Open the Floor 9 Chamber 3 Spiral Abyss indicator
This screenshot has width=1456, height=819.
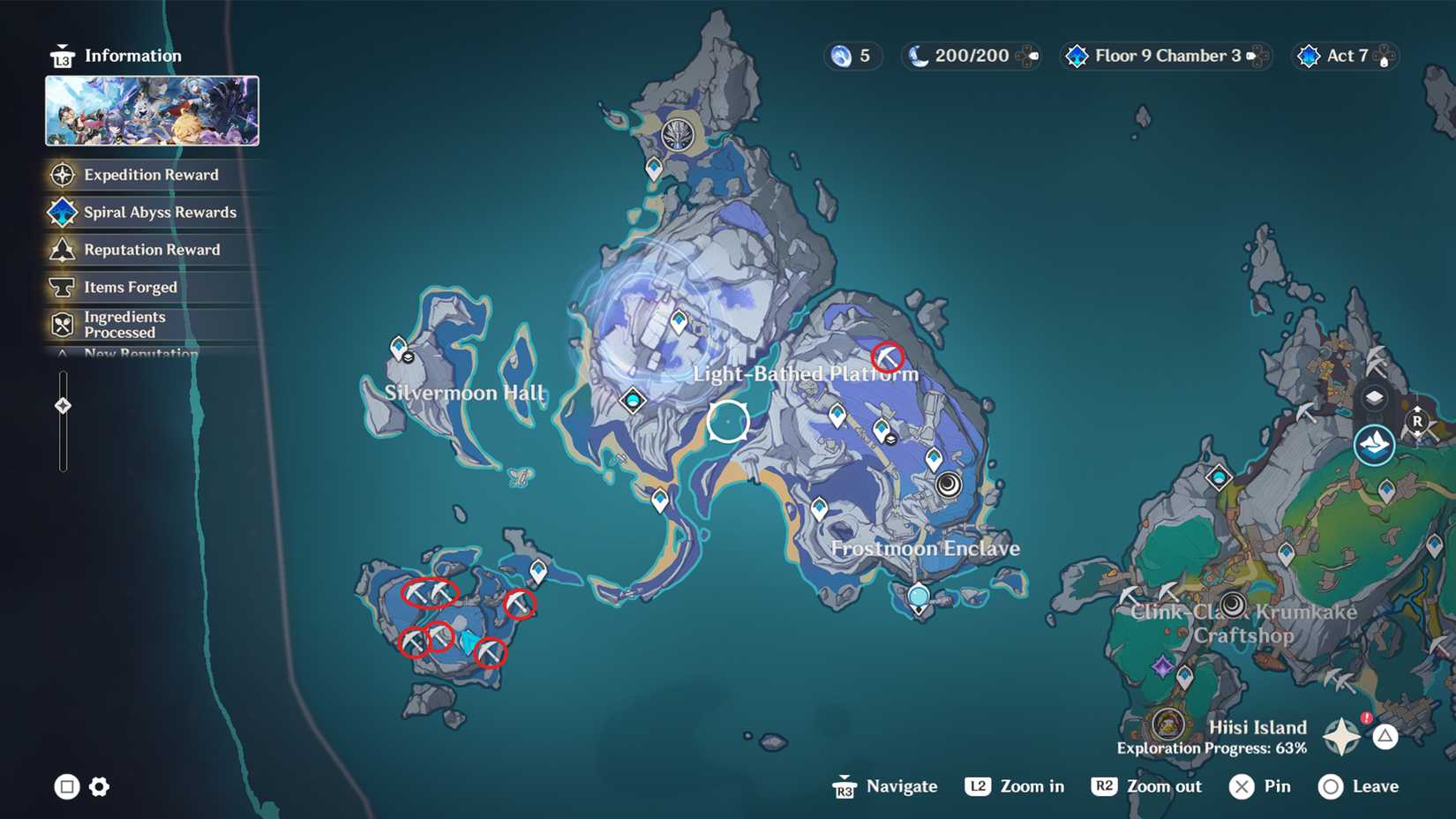[x=1165, y=55]
